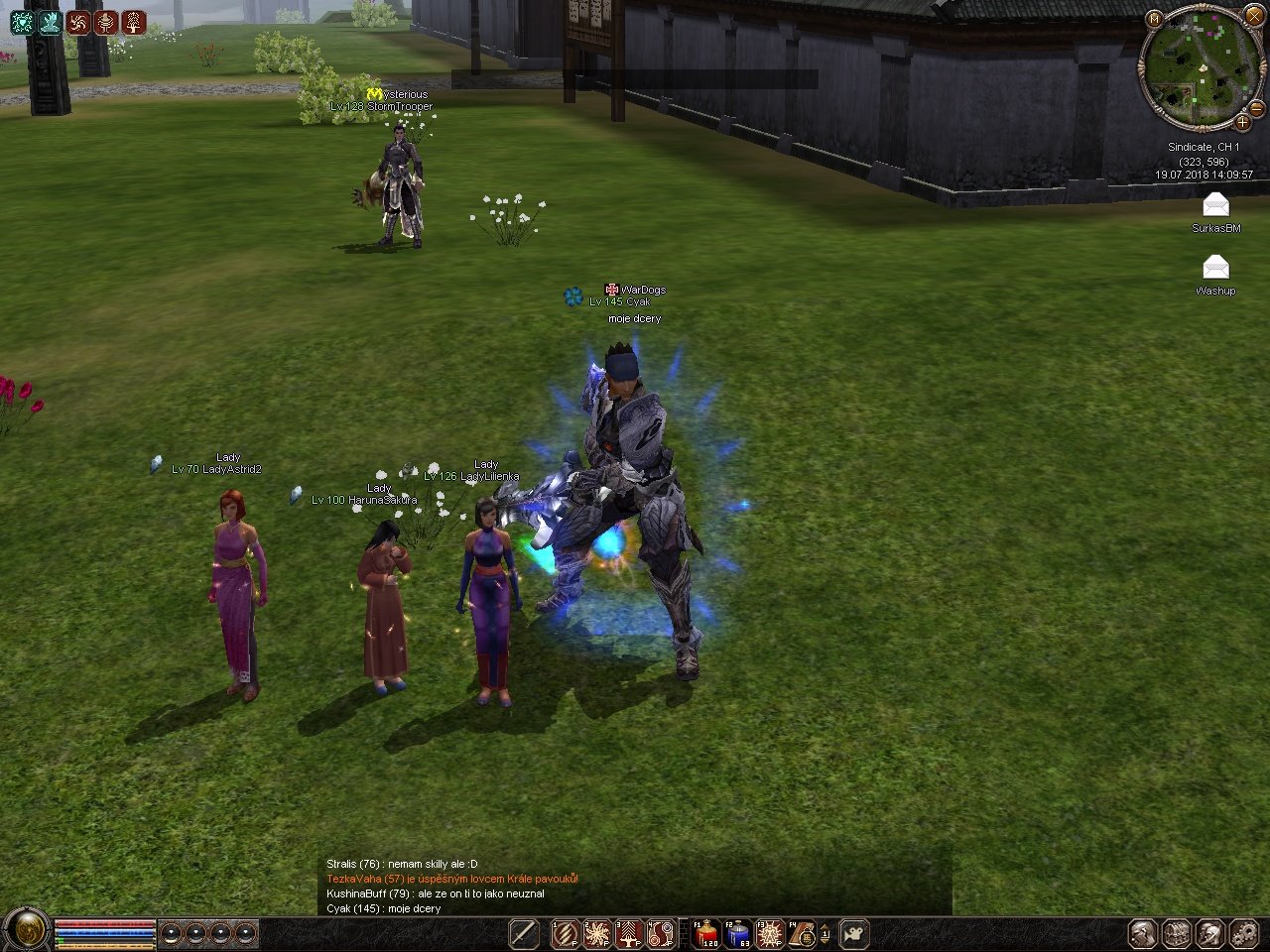This screenshot has width=1270, height=952.
Task: Toggle the camera mode button
Action: click(x=854, y=934)
